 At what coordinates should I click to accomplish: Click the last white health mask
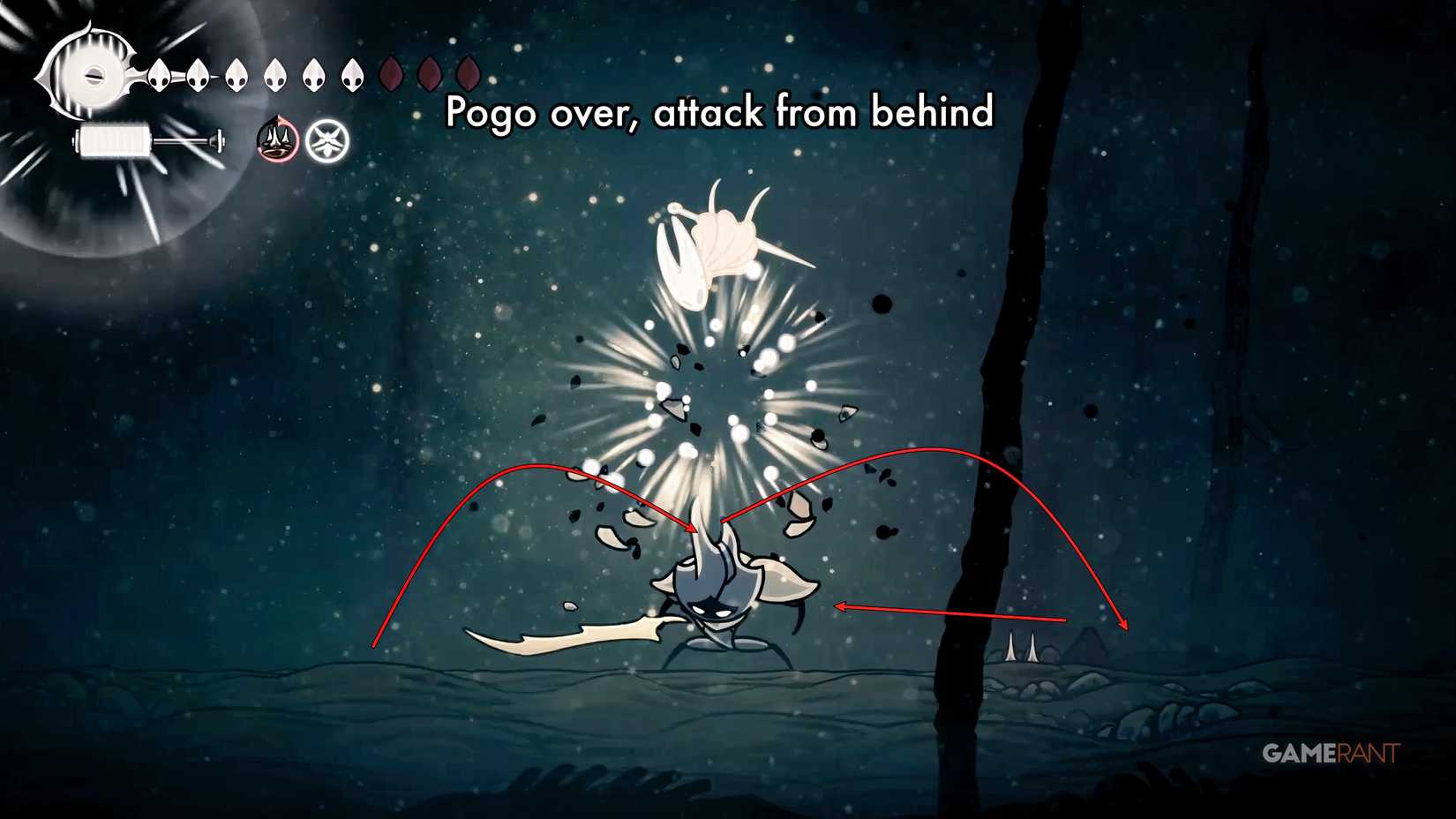tap(351, 74)
